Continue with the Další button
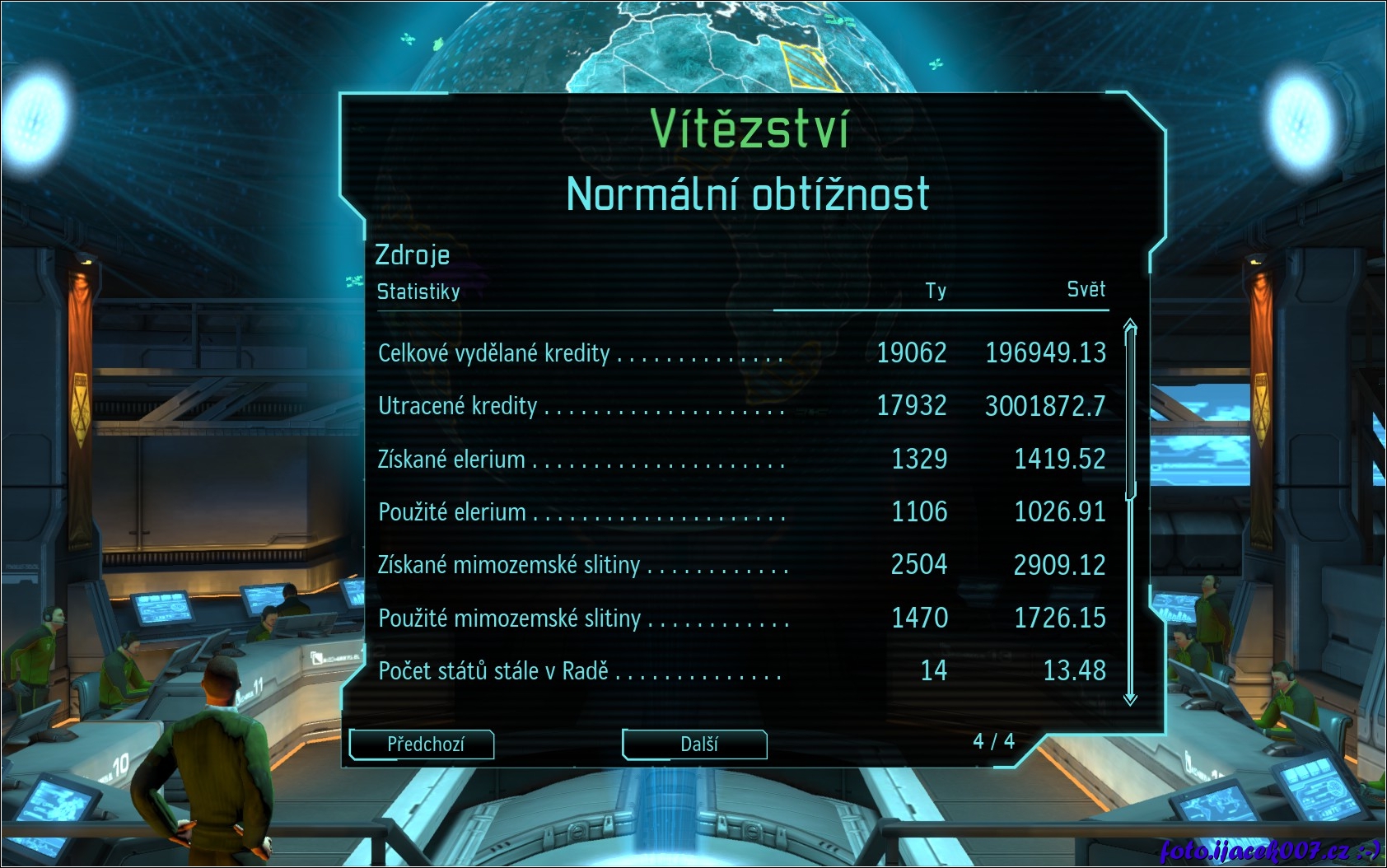Image resolution: width=1387 pixels, height=868 pixels. tap(696, 744)
